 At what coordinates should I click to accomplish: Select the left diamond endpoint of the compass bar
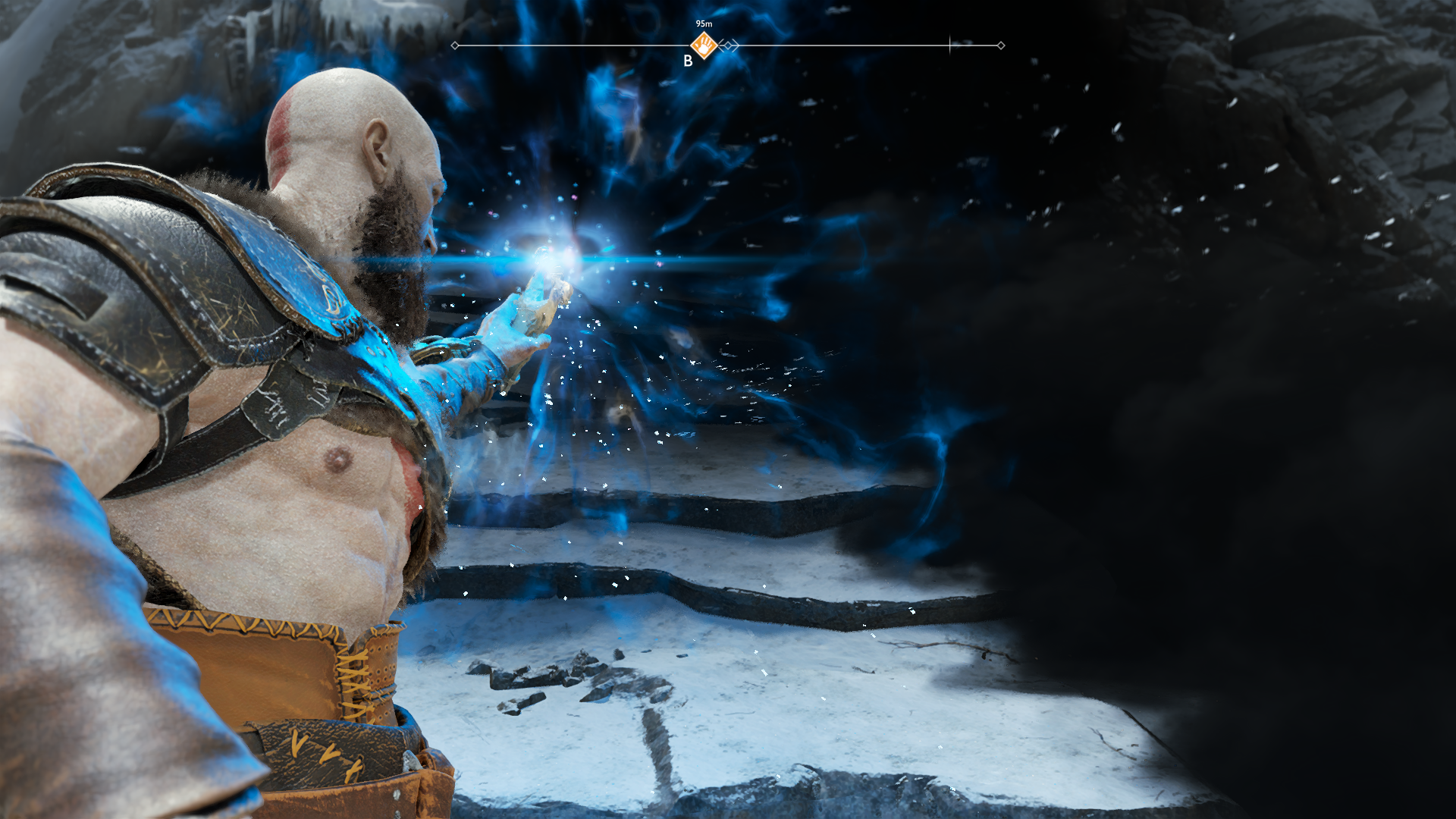(454, 46)
